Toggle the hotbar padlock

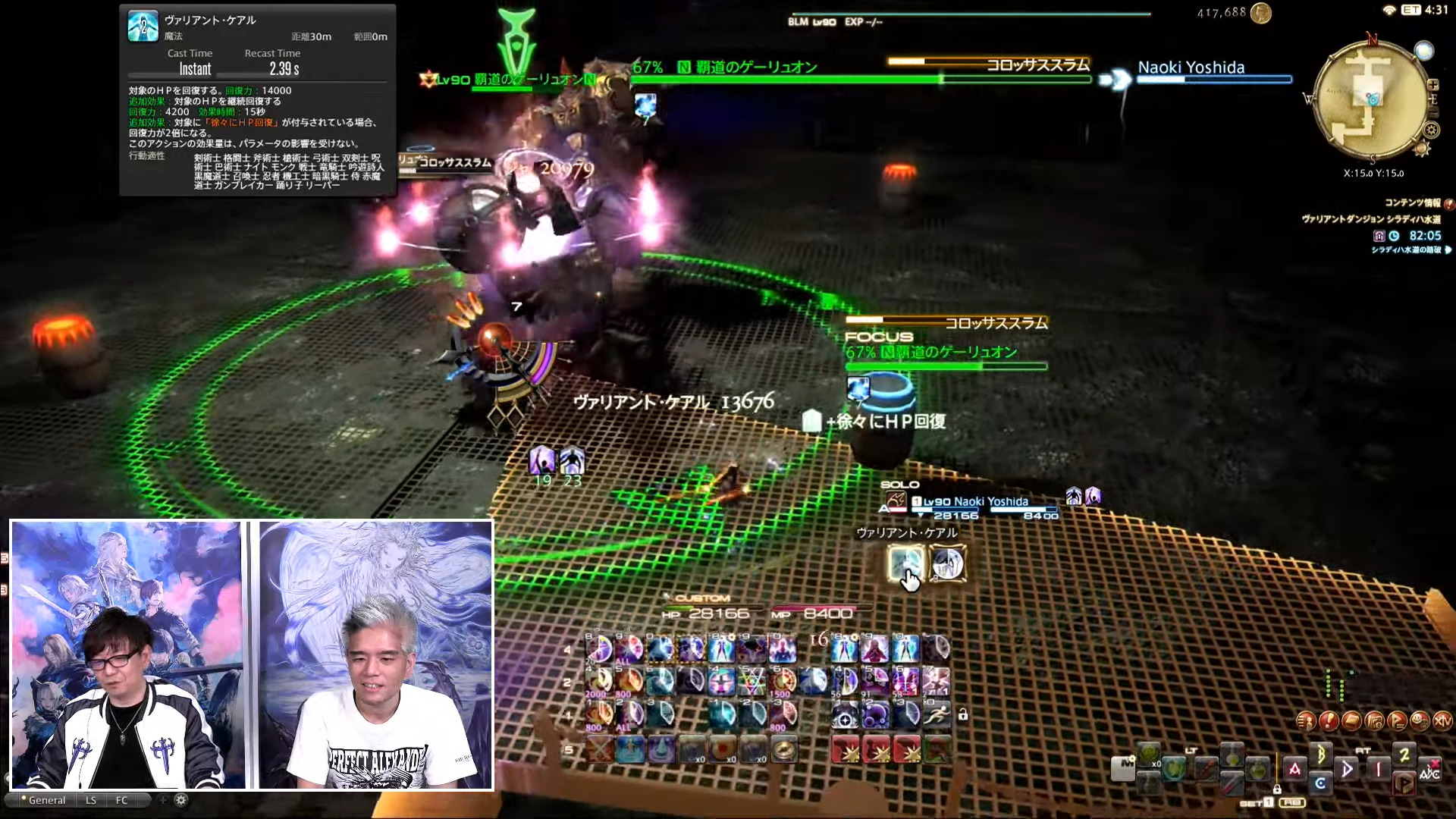[962, 714]
